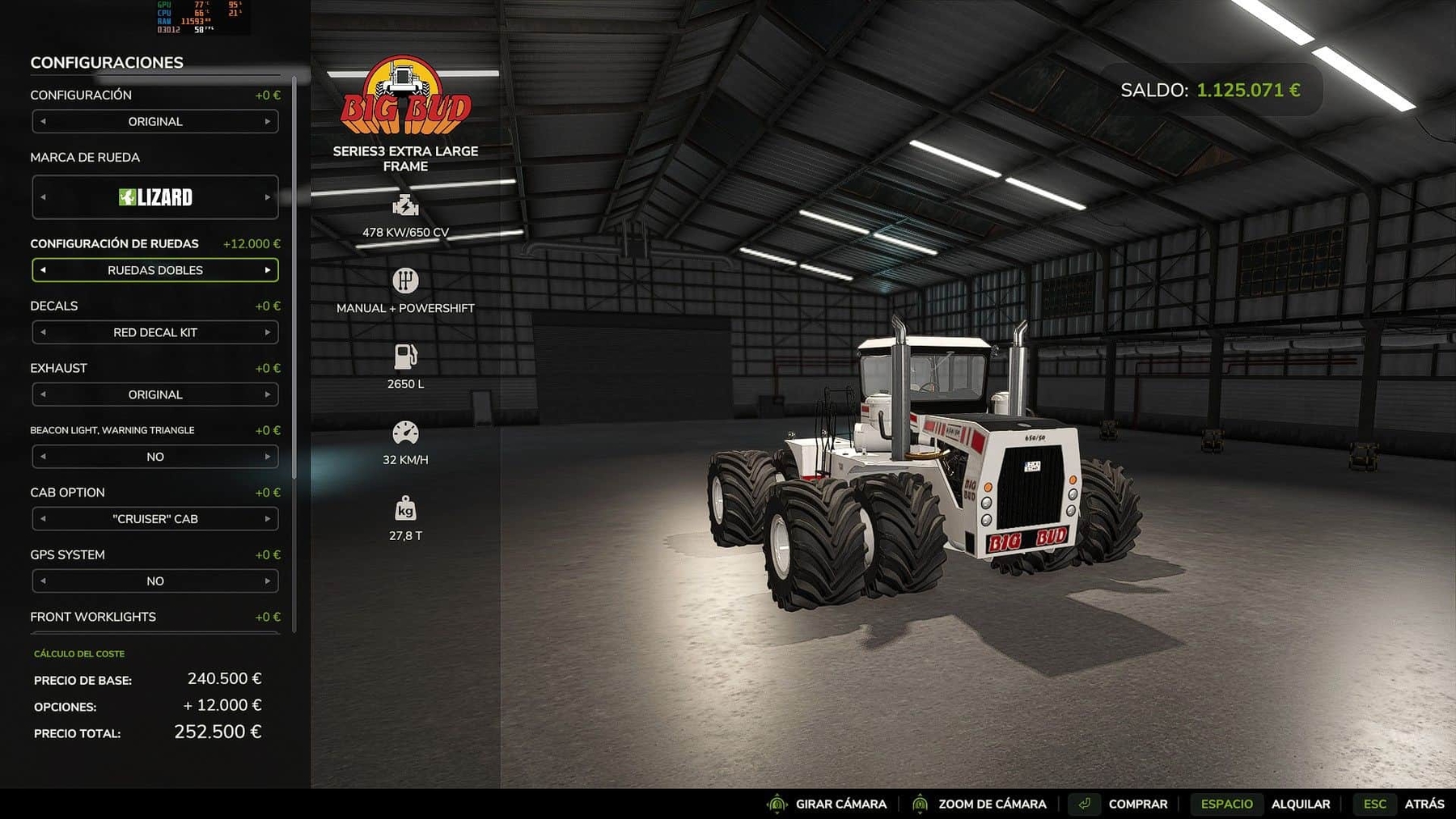1456x819 pixels.
Task: Select previous decal before Red Decal Kit
Action: click(43, 332)
